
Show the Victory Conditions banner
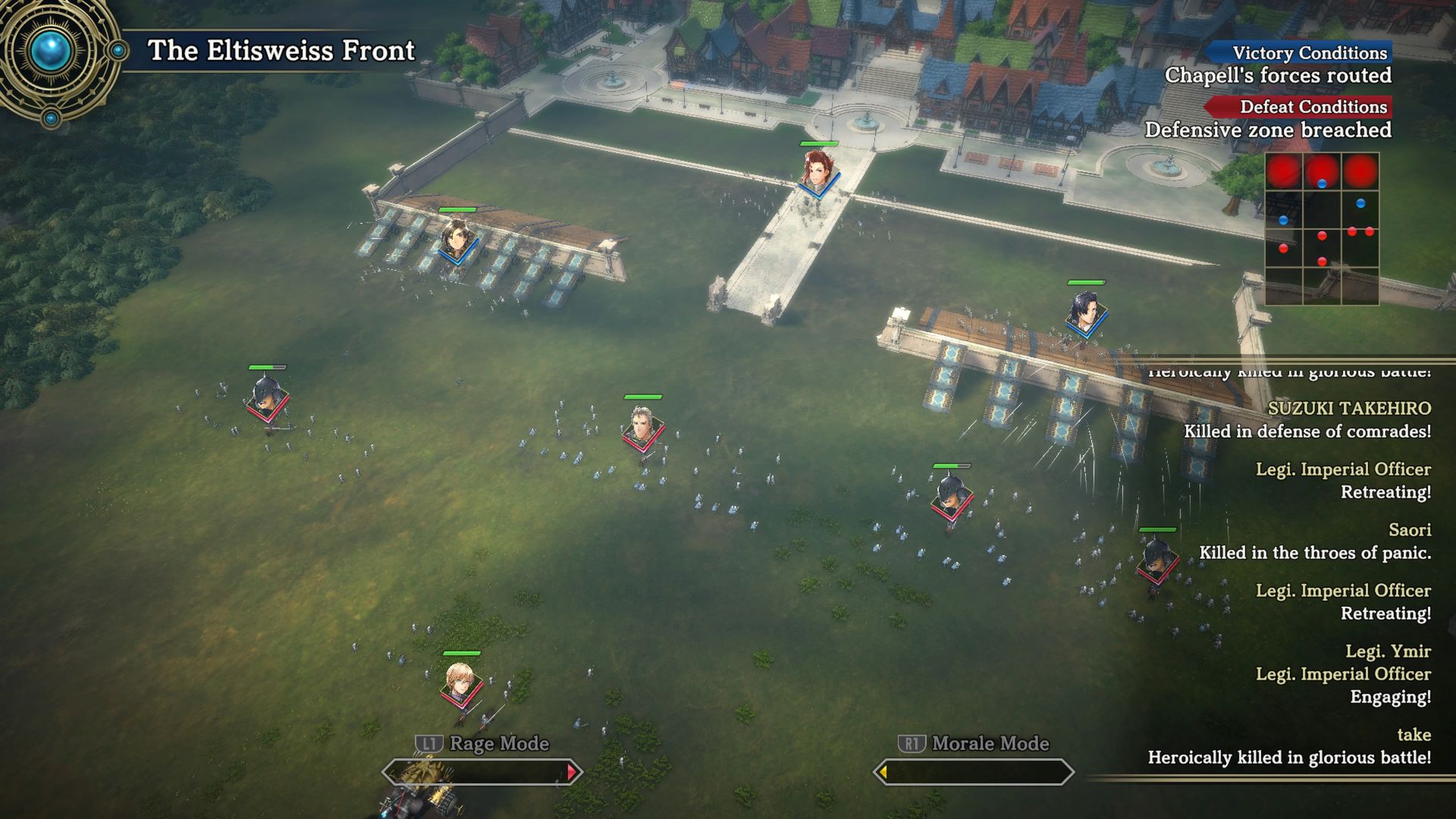pos(1300,52)
